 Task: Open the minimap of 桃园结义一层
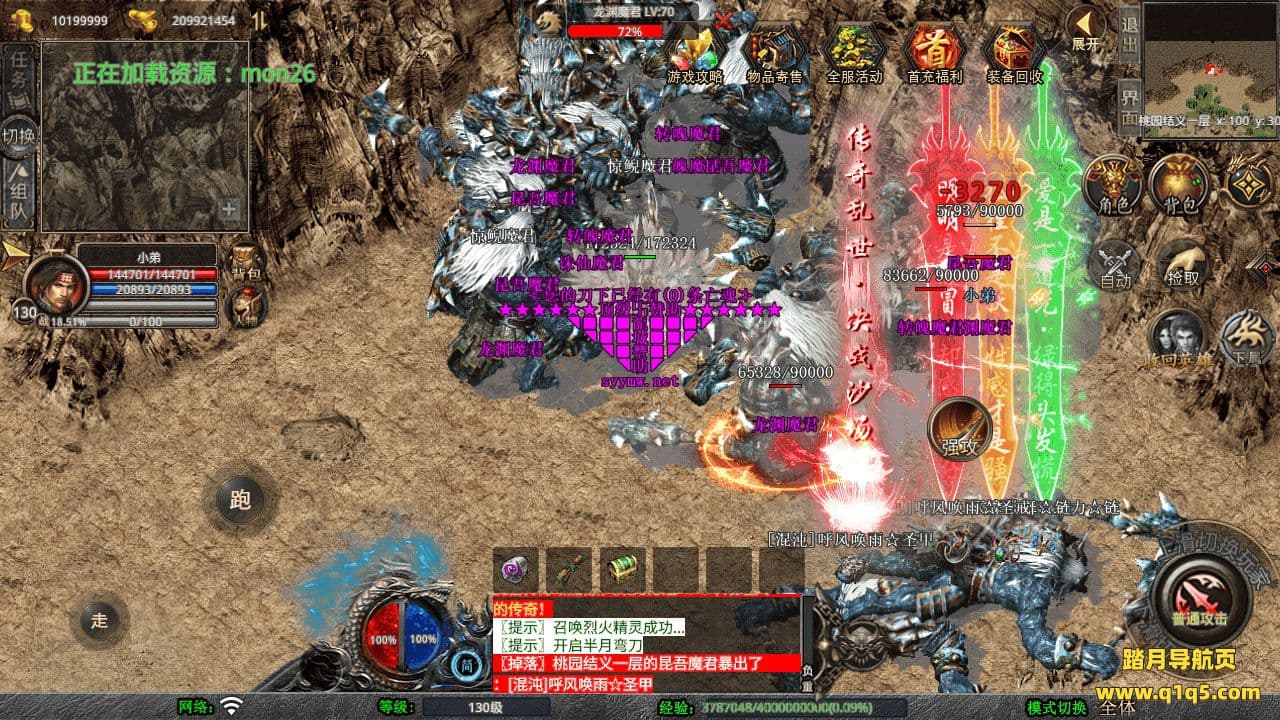point(1210,60)
